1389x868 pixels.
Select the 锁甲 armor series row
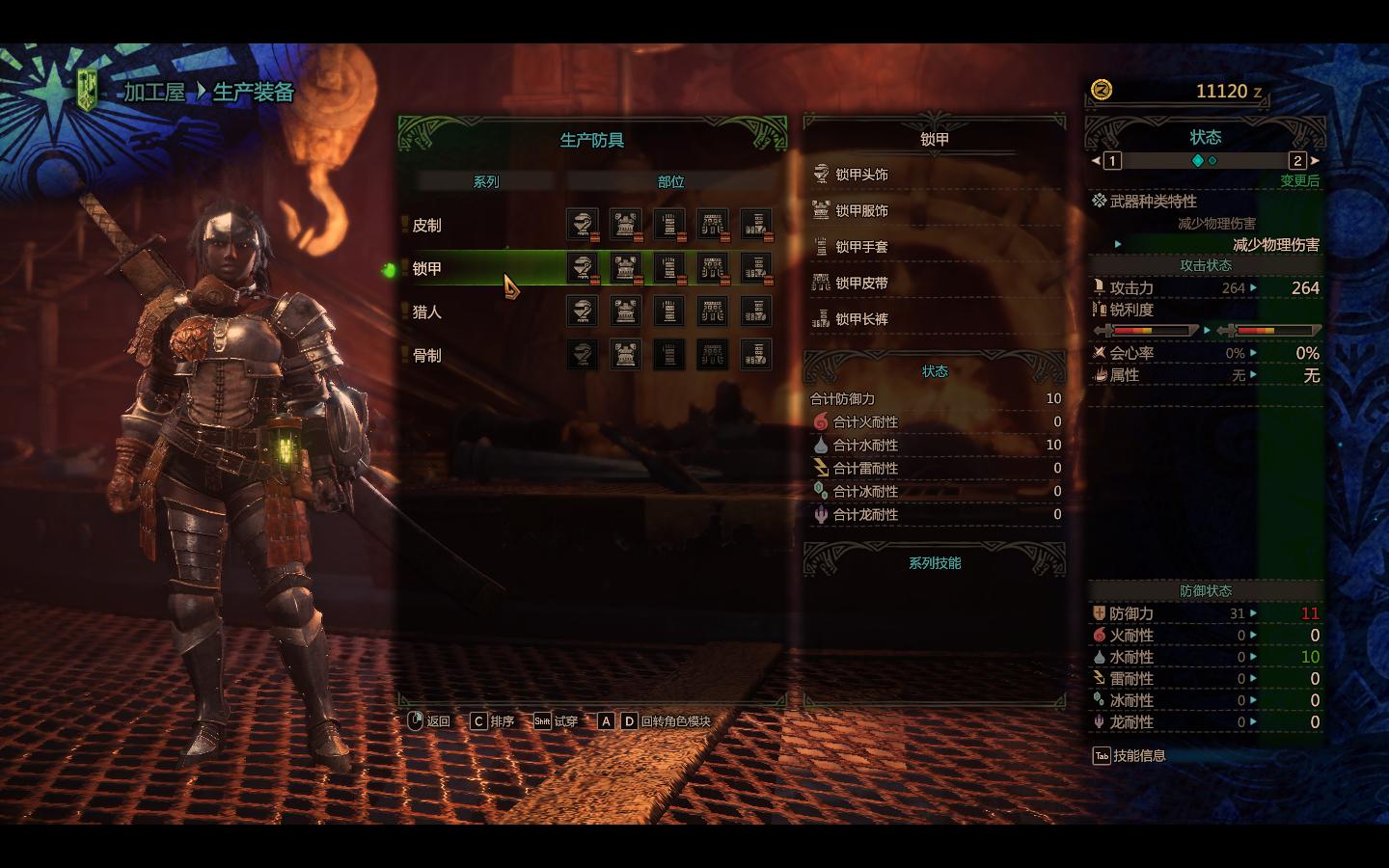click(427, 269)
